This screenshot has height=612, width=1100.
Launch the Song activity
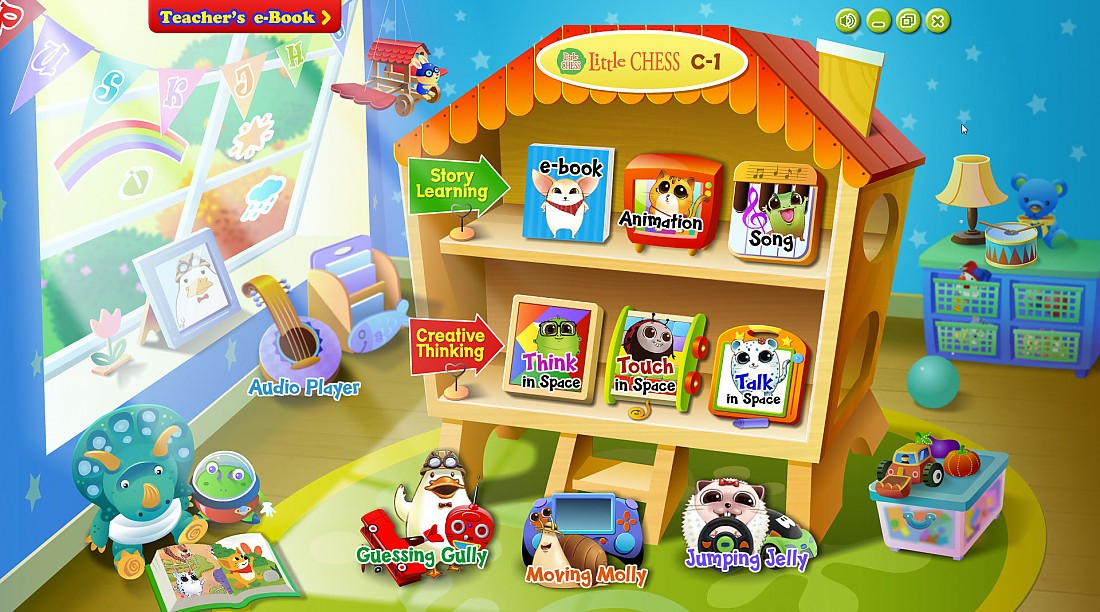click(773, 211)
